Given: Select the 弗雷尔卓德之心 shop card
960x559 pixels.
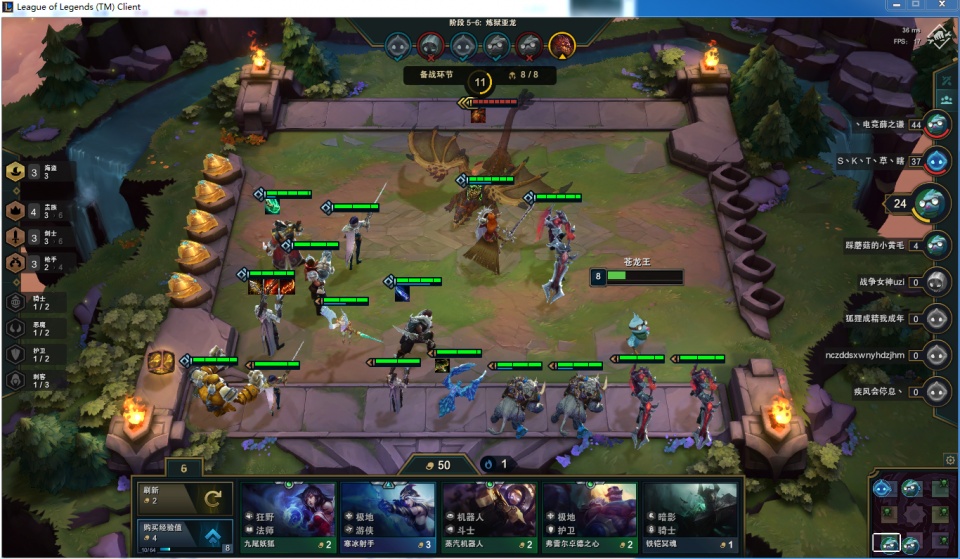Looking at the screenshot, I should (x=590, y=516).
